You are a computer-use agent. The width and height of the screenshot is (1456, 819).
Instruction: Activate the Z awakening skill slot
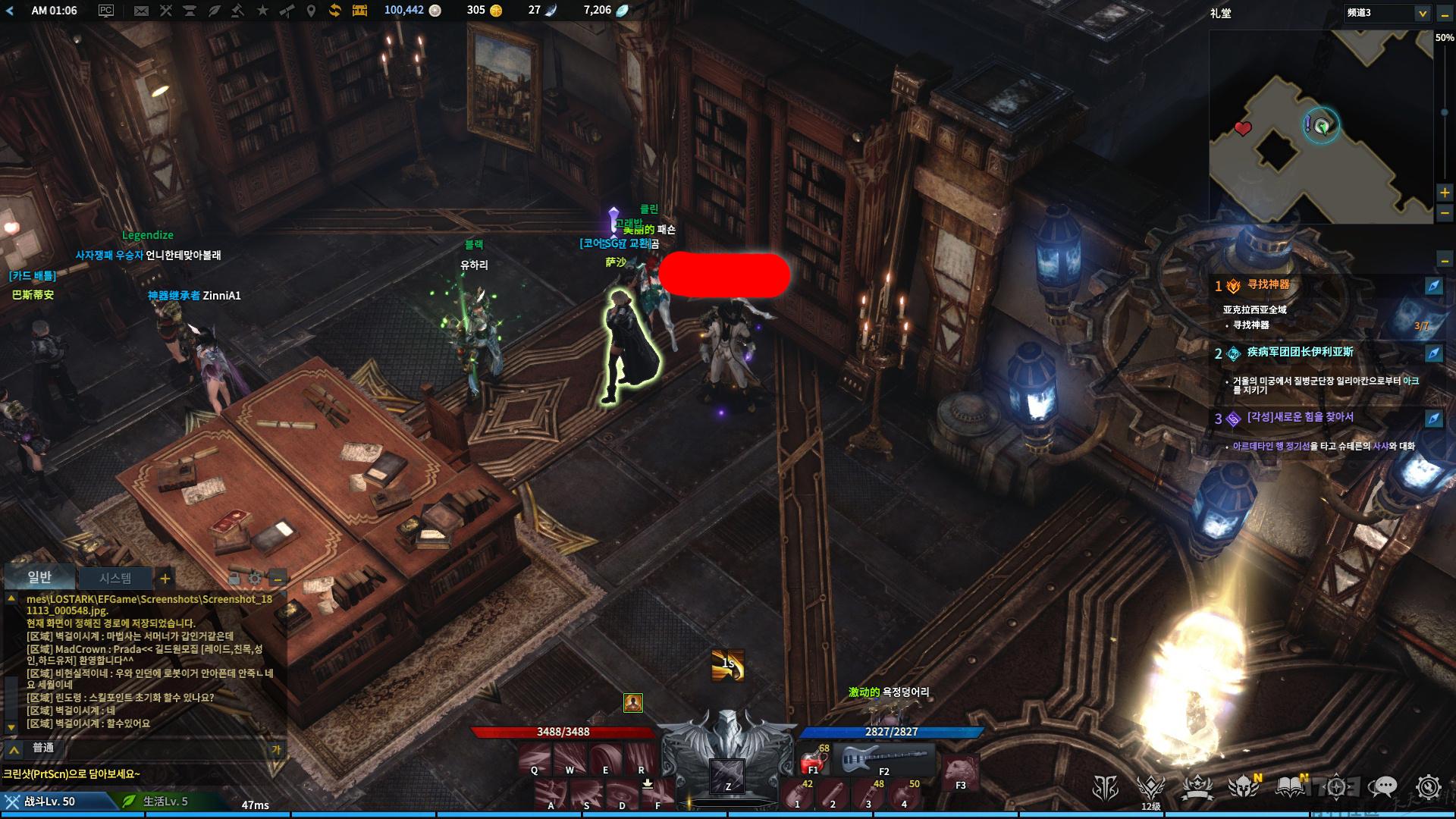727,776
